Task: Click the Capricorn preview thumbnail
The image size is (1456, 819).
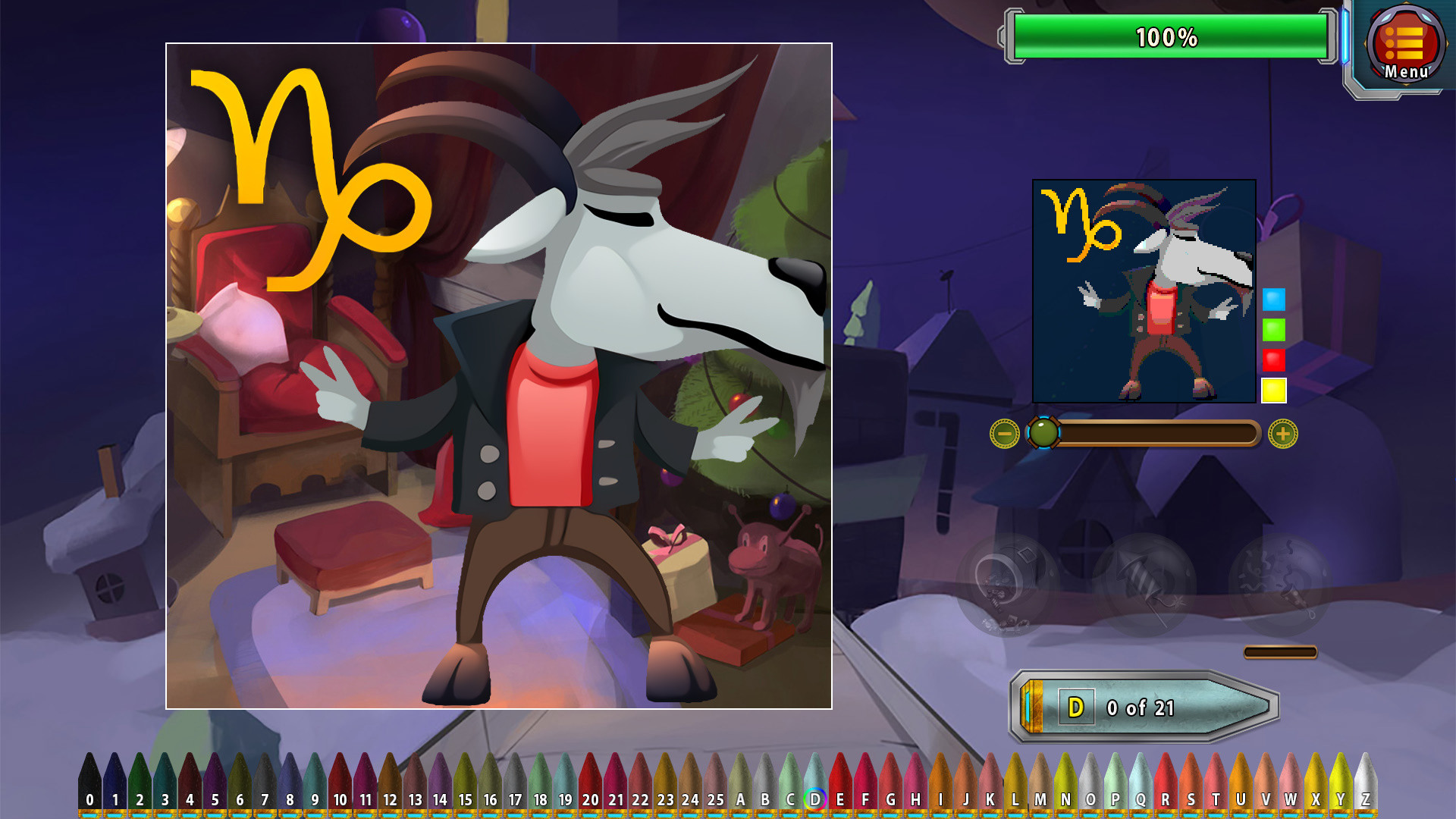Action: pos(1145,292)
